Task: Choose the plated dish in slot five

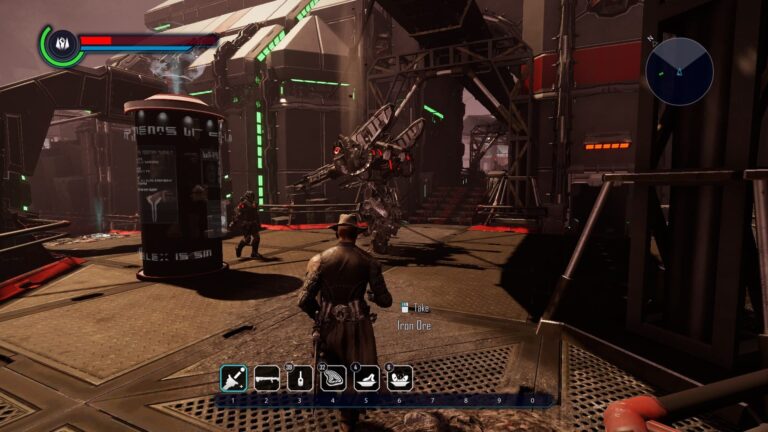Action: 366,377
